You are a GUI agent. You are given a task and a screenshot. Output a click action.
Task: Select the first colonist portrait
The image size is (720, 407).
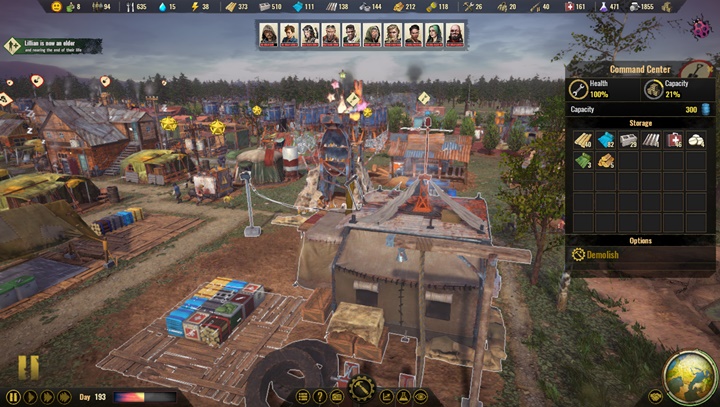(268, 34)
